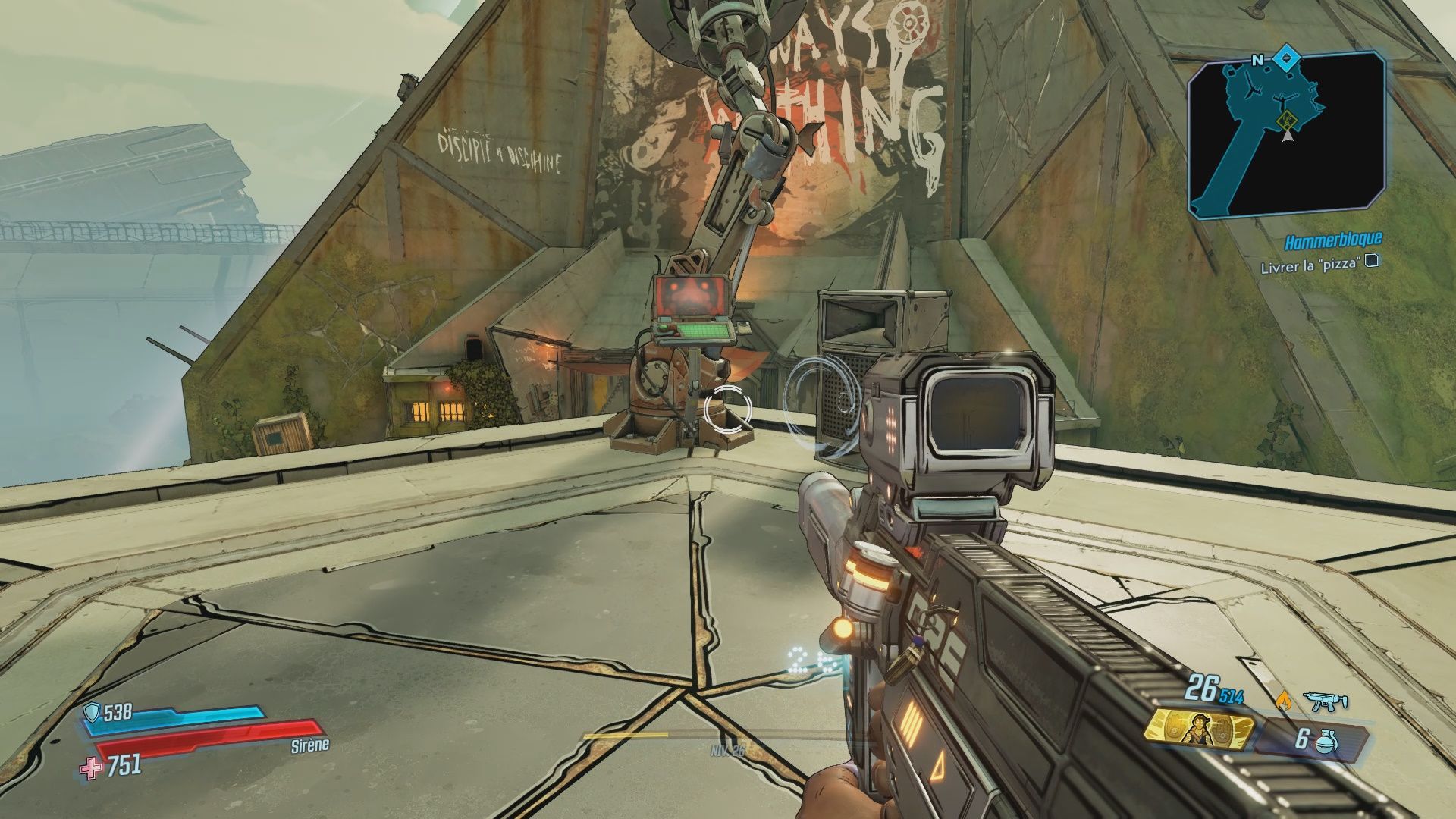The height and width of the screenshot is (819, 1456).
Task: Click the "Livrer la pizza" objective checkbox
Action: coord(1372,262)
